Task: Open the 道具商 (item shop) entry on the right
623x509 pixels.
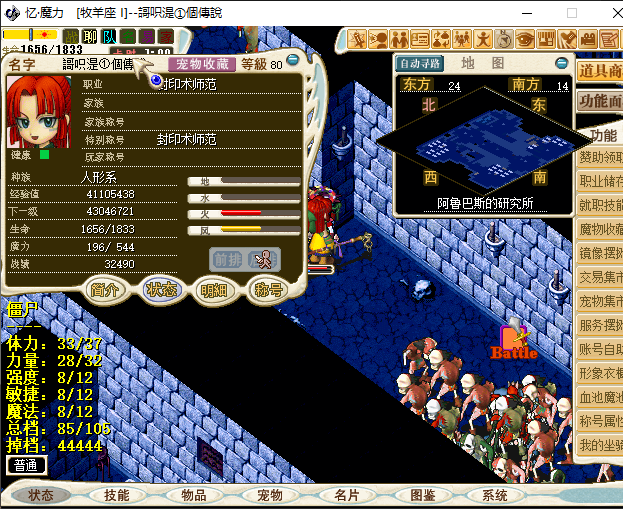Action: (600, 71)
